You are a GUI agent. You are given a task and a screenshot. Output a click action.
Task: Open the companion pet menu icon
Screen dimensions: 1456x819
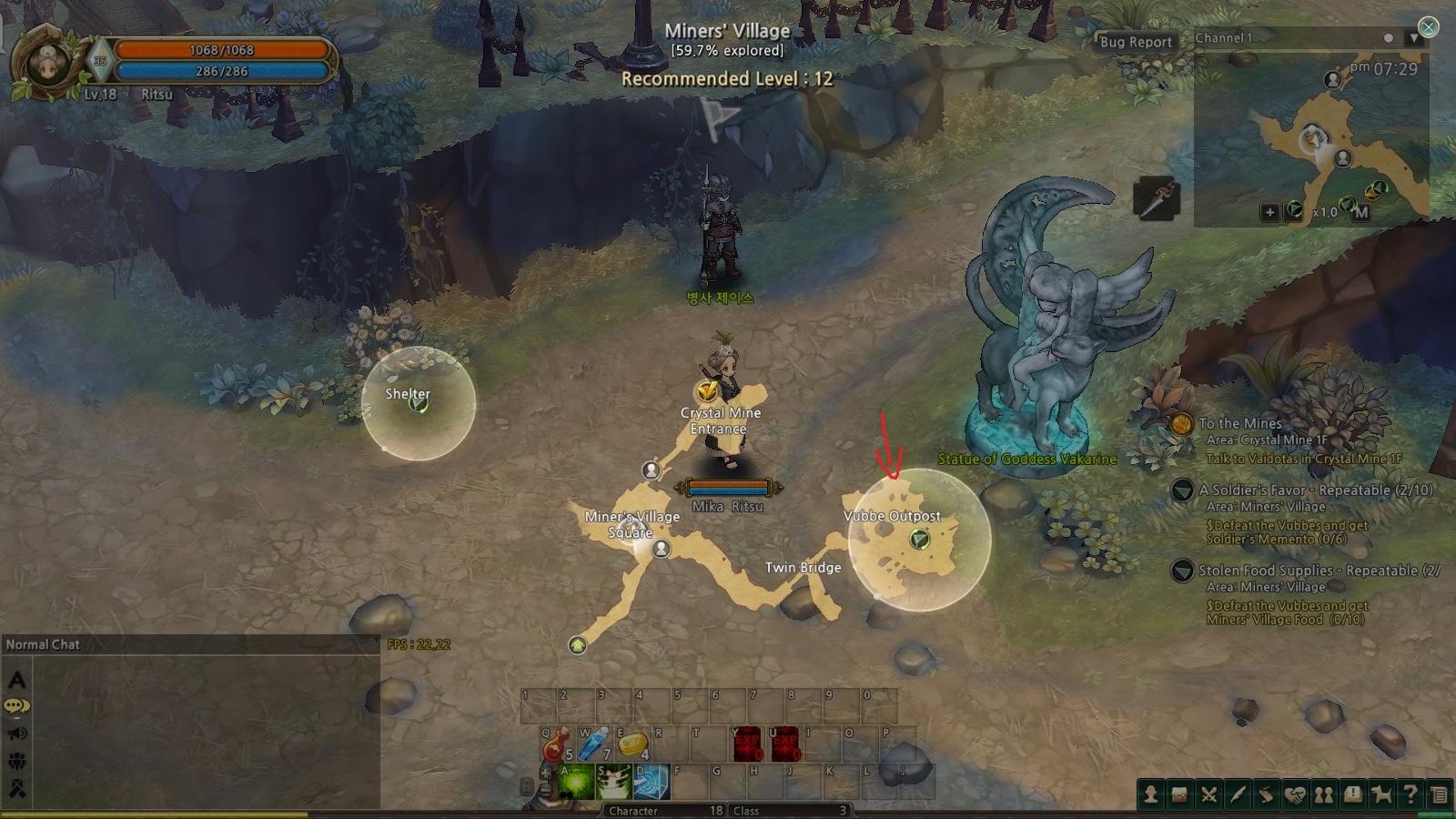[x=1381, y=794]
